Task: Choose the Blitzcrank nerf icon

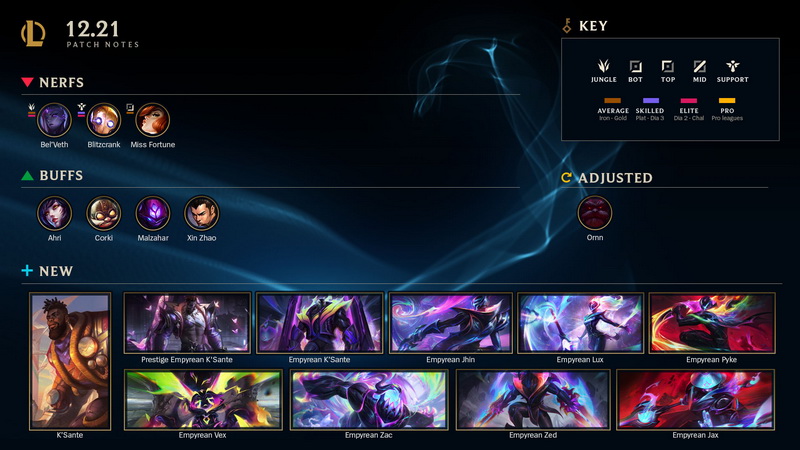Action: (104, 120)
